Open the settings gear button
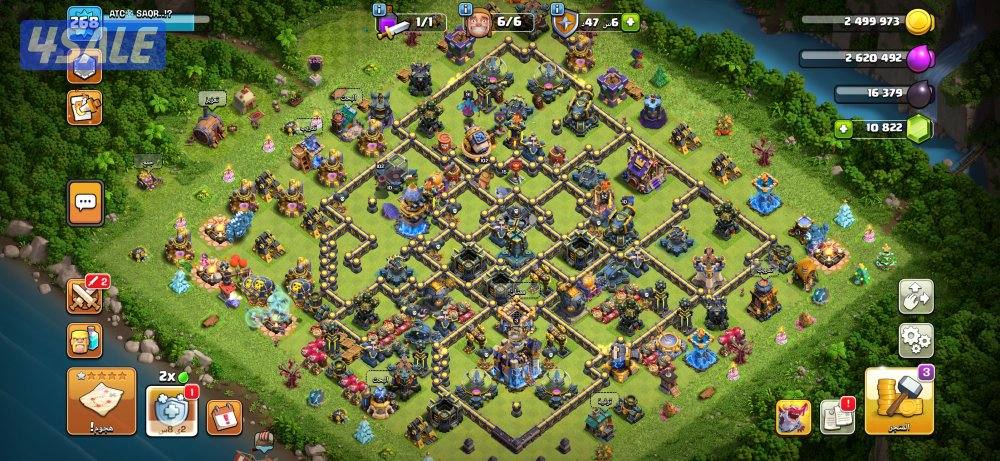 click(x=916, y=340)
